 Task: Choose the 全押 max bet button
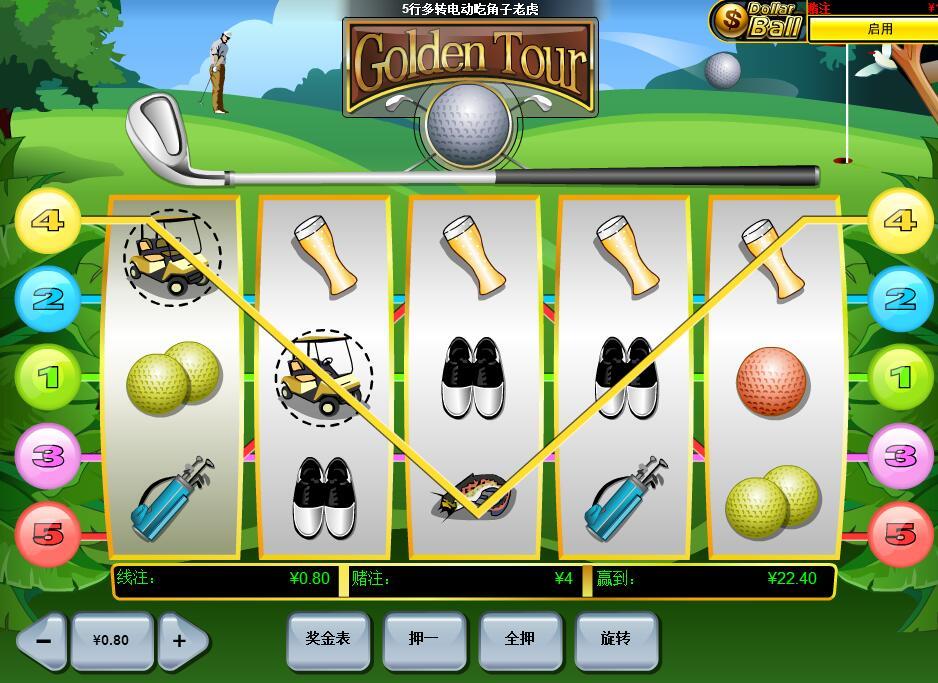point(520,639)
